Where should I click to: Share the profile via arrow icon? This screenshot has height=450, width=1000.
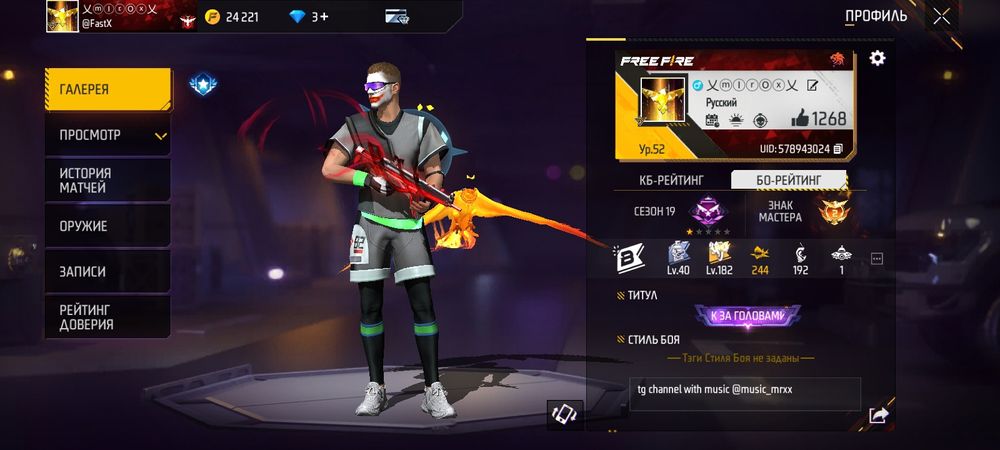pyautogui.click(x=878, y=415)
